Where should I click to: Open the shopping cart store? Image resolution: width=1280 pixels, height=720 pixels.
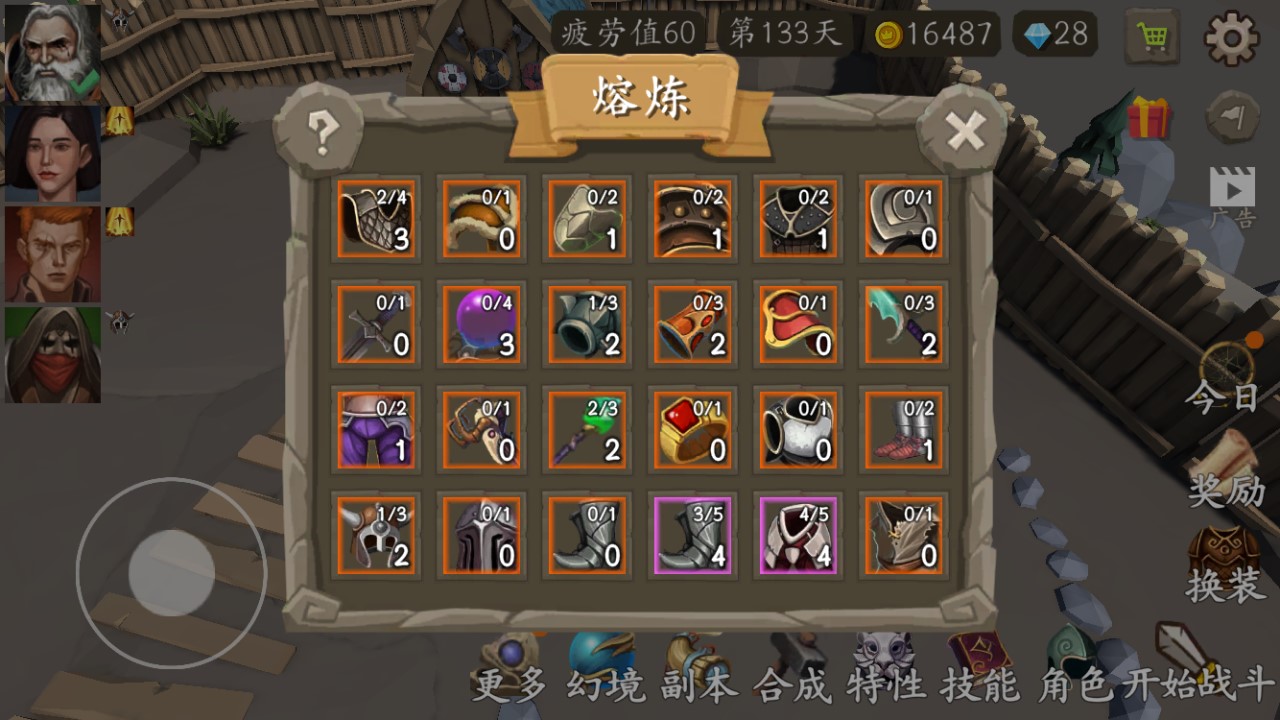coord(1151,36)
